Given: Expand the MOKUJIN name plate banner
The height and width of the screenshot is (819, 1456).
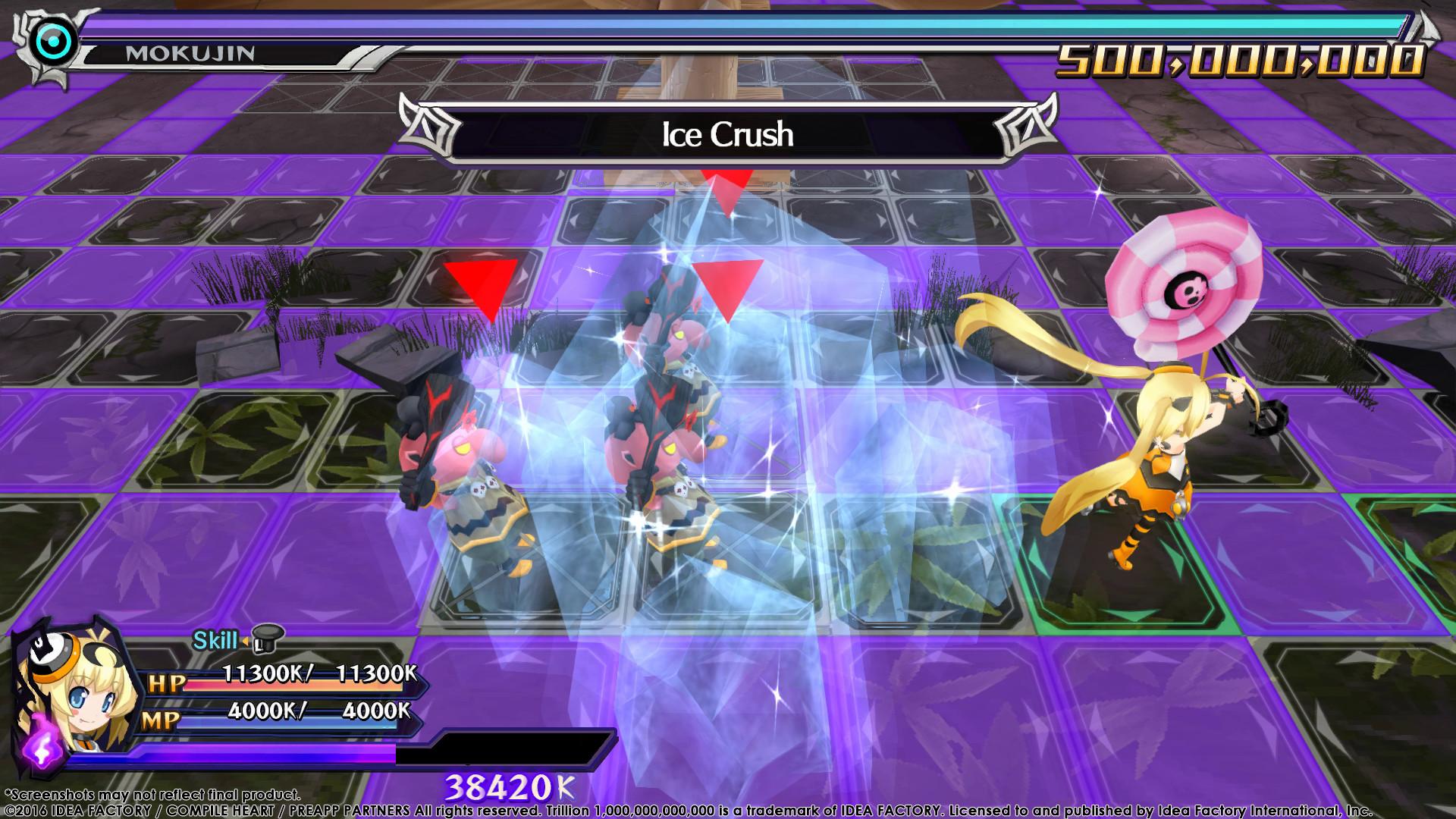Looking at the screenshot, I should click(212, 54).
